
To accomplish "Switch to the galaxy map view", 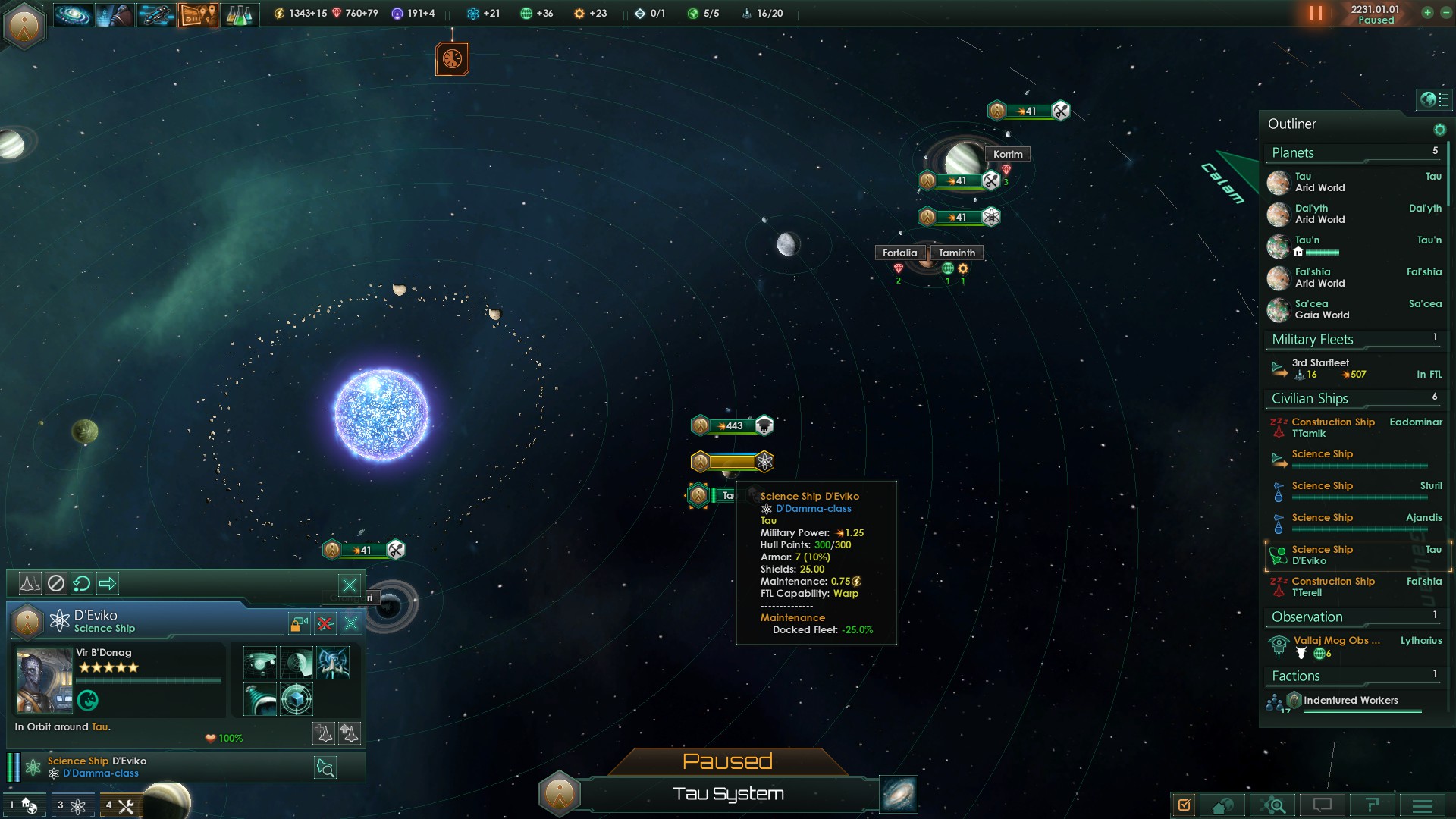I will click(899, 794).
